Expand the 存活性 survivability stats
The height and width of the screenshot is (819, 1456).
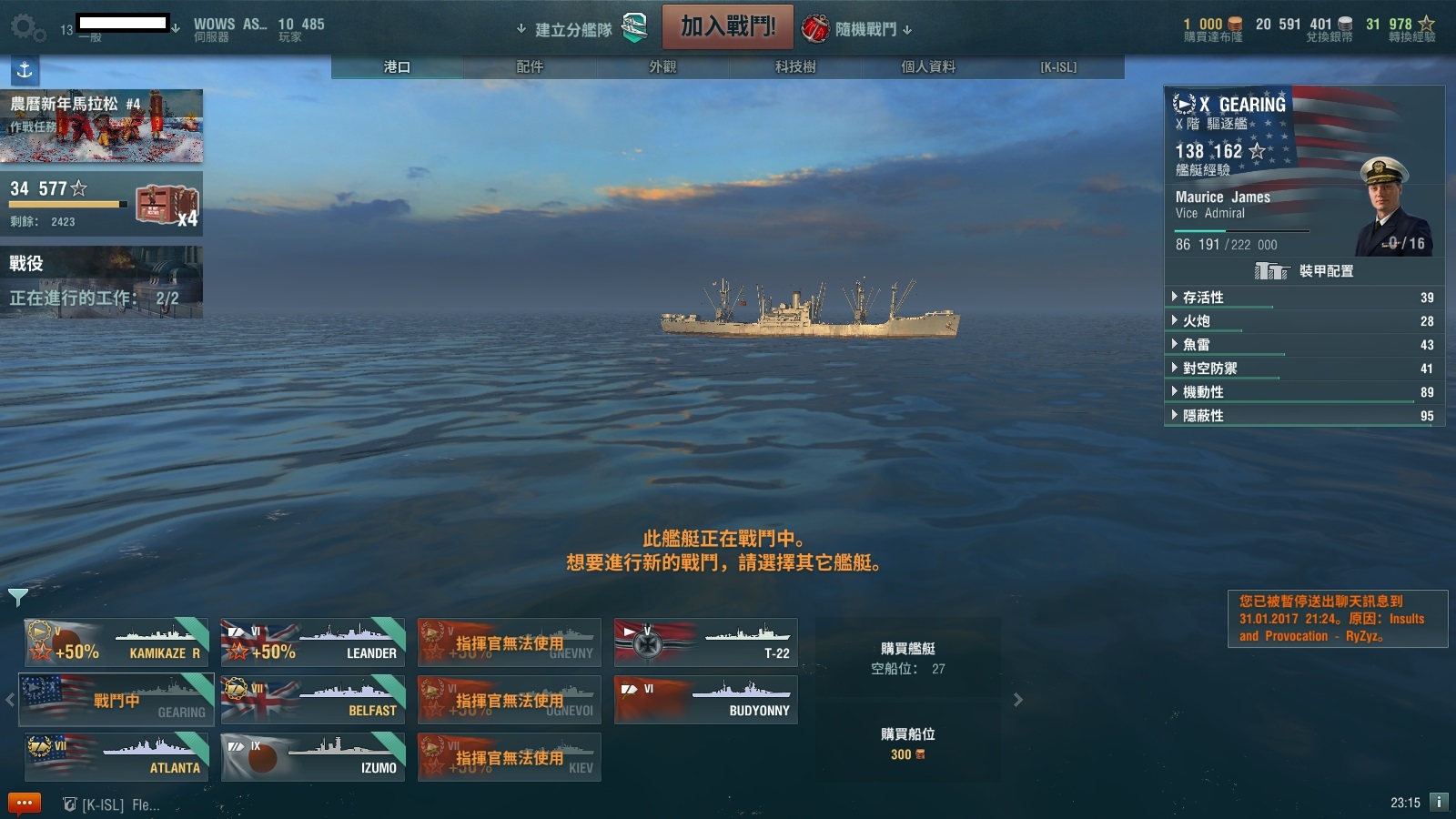(1203, 298)
